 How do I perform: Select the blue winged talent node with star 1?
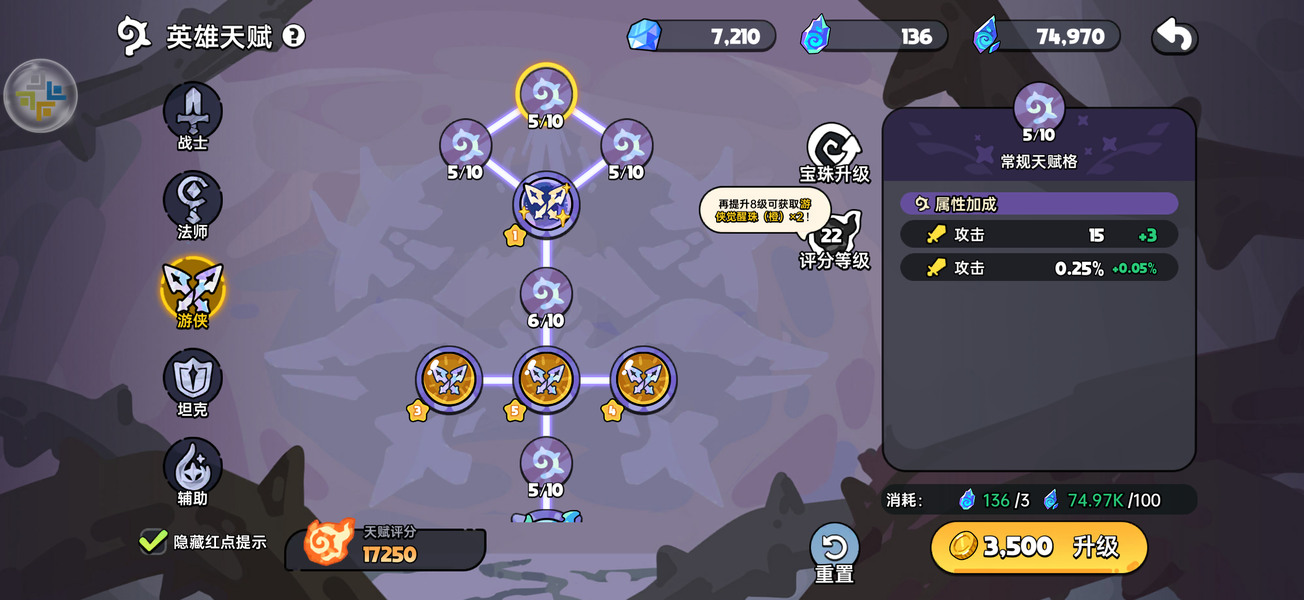click(x=546, y=204)
